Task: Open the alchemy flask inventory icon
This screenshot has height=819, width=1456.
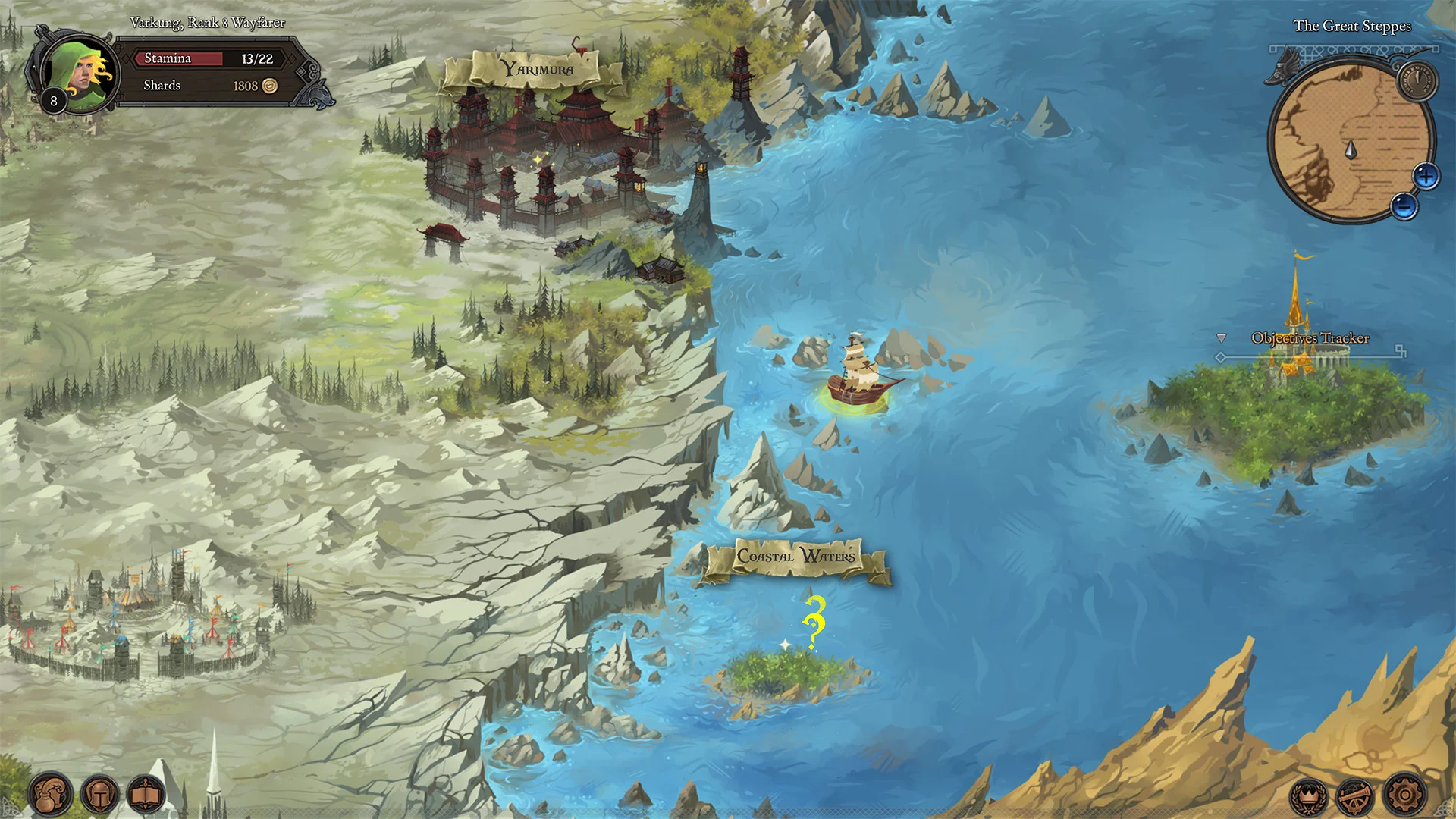Action: 50,795
